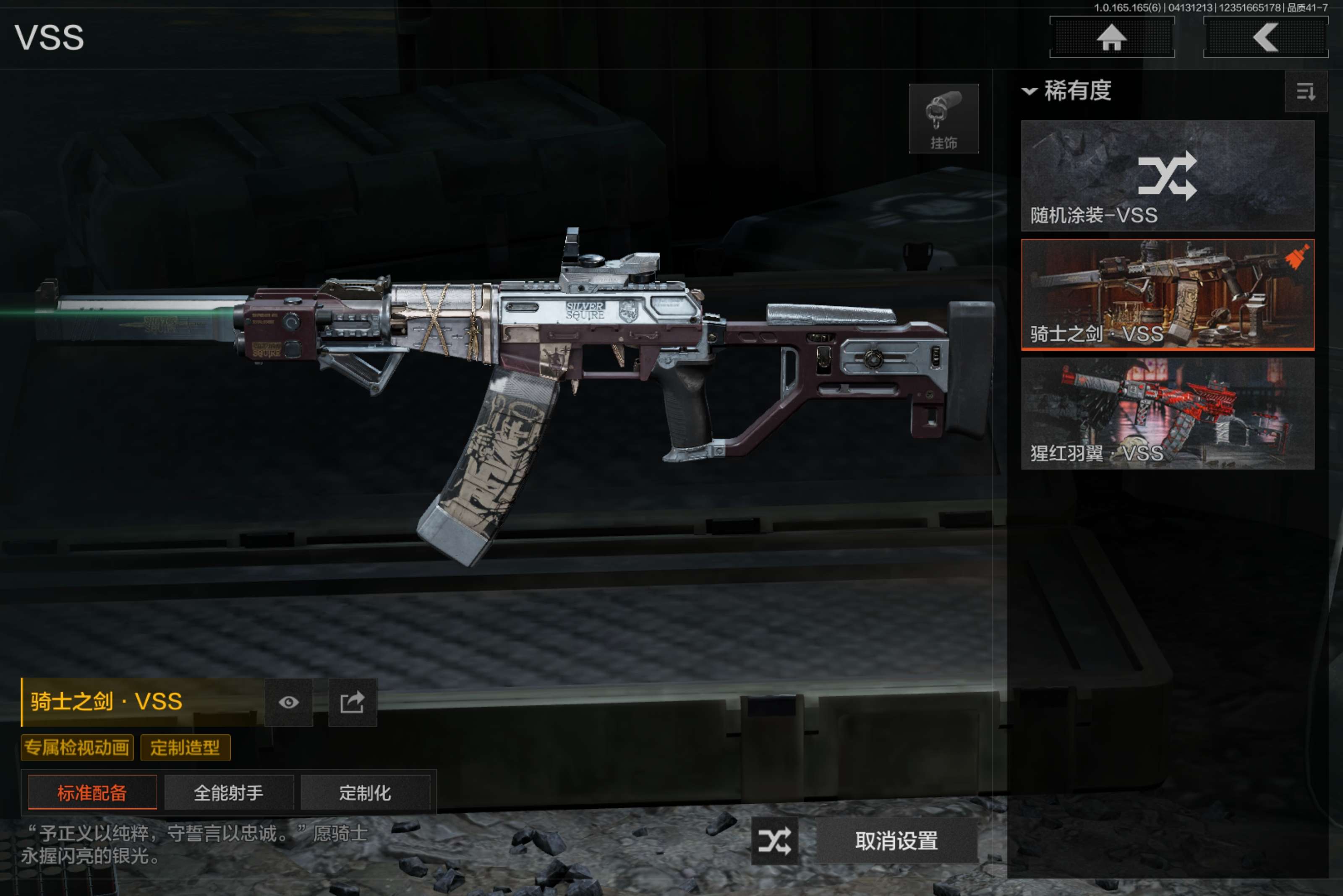Open the 挂饰 charm slot
Image resolution: width=1343 pixels, height=896 pixels.
tap(943, 119)
